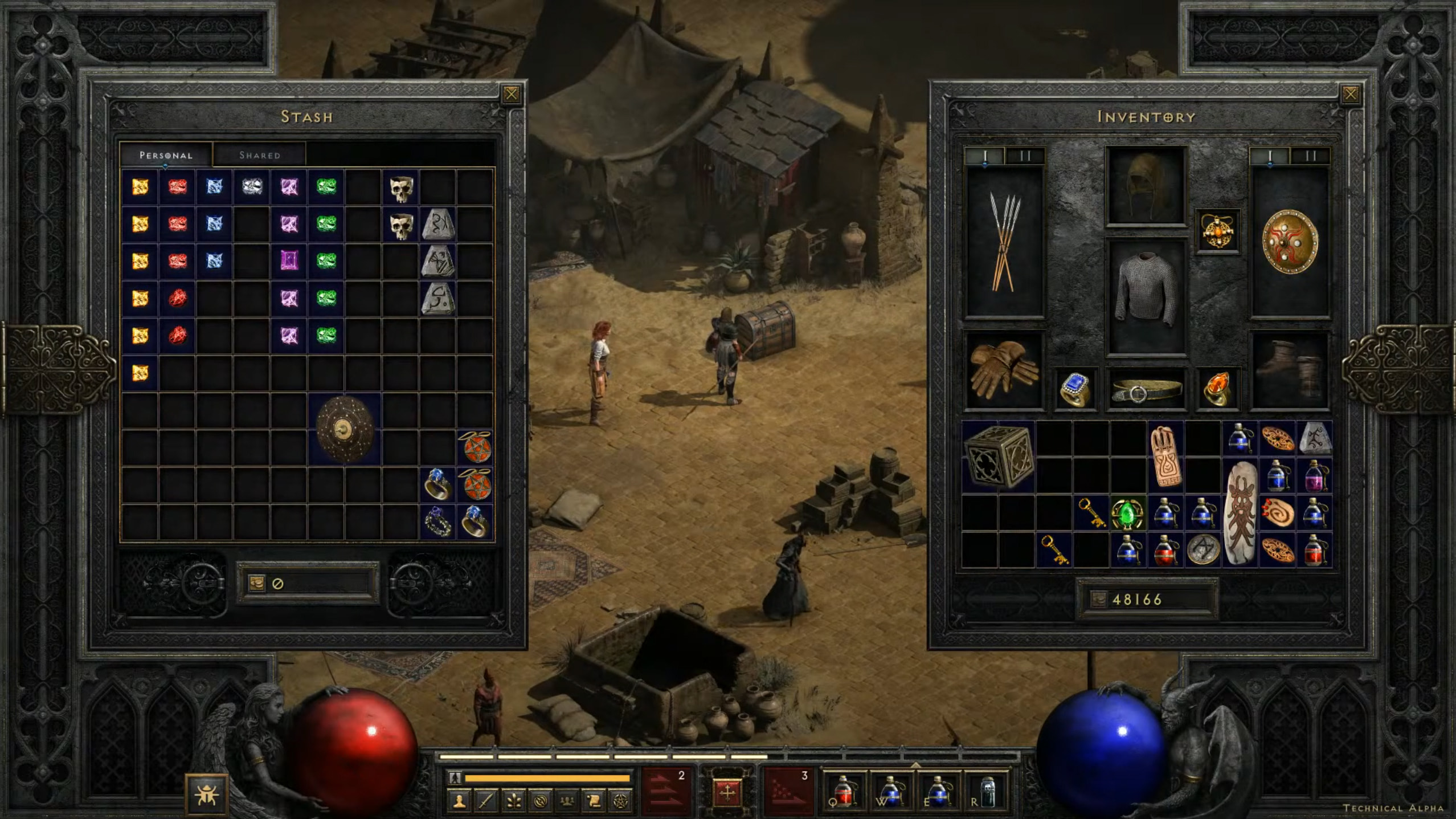
Task: Click the equipped cap helmet slot
Action: coord(1146,186)
